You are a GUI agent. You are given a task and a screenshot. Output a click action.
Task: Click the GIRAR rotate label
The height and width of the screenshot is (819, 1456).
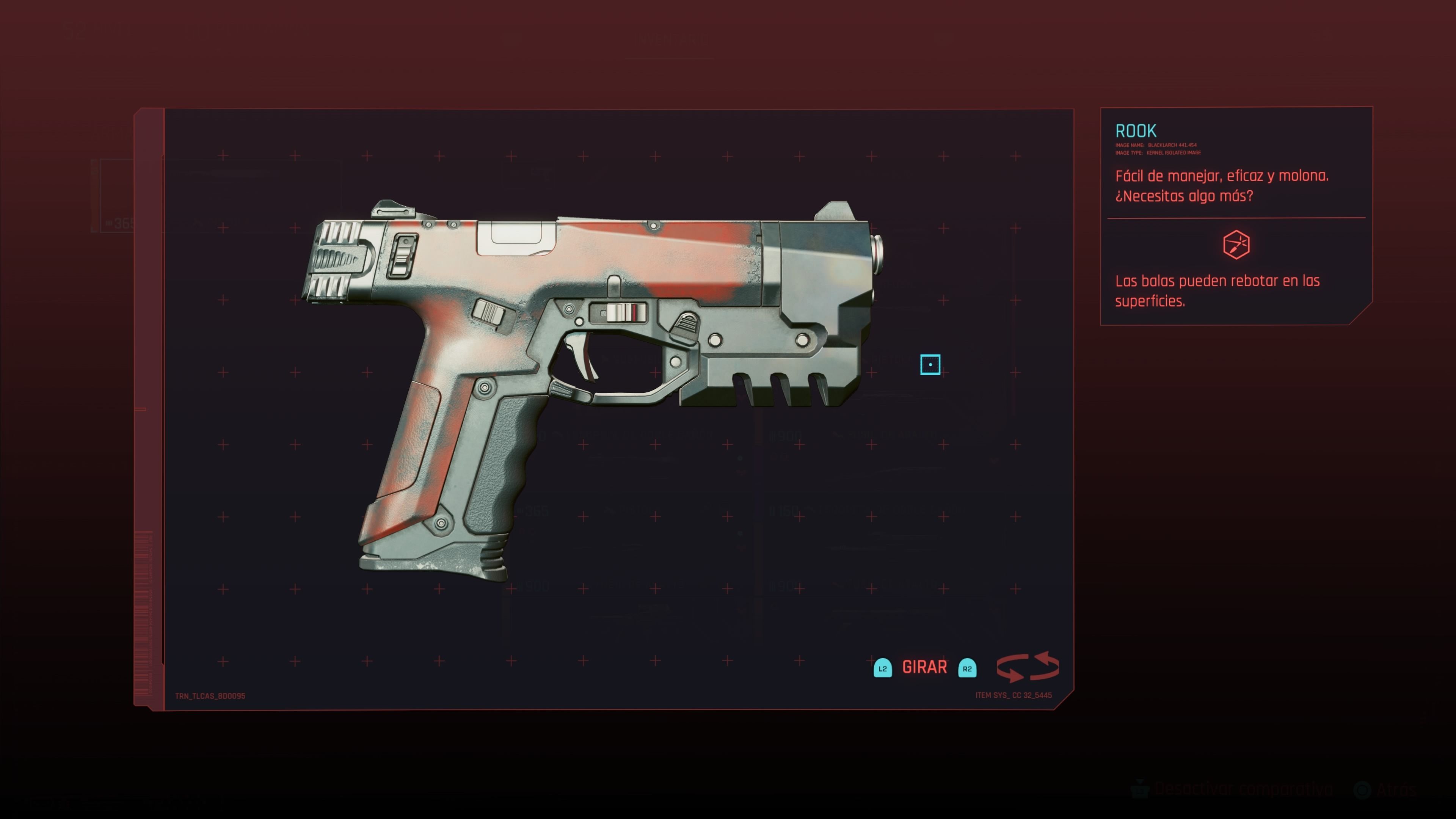pos(924,667)
